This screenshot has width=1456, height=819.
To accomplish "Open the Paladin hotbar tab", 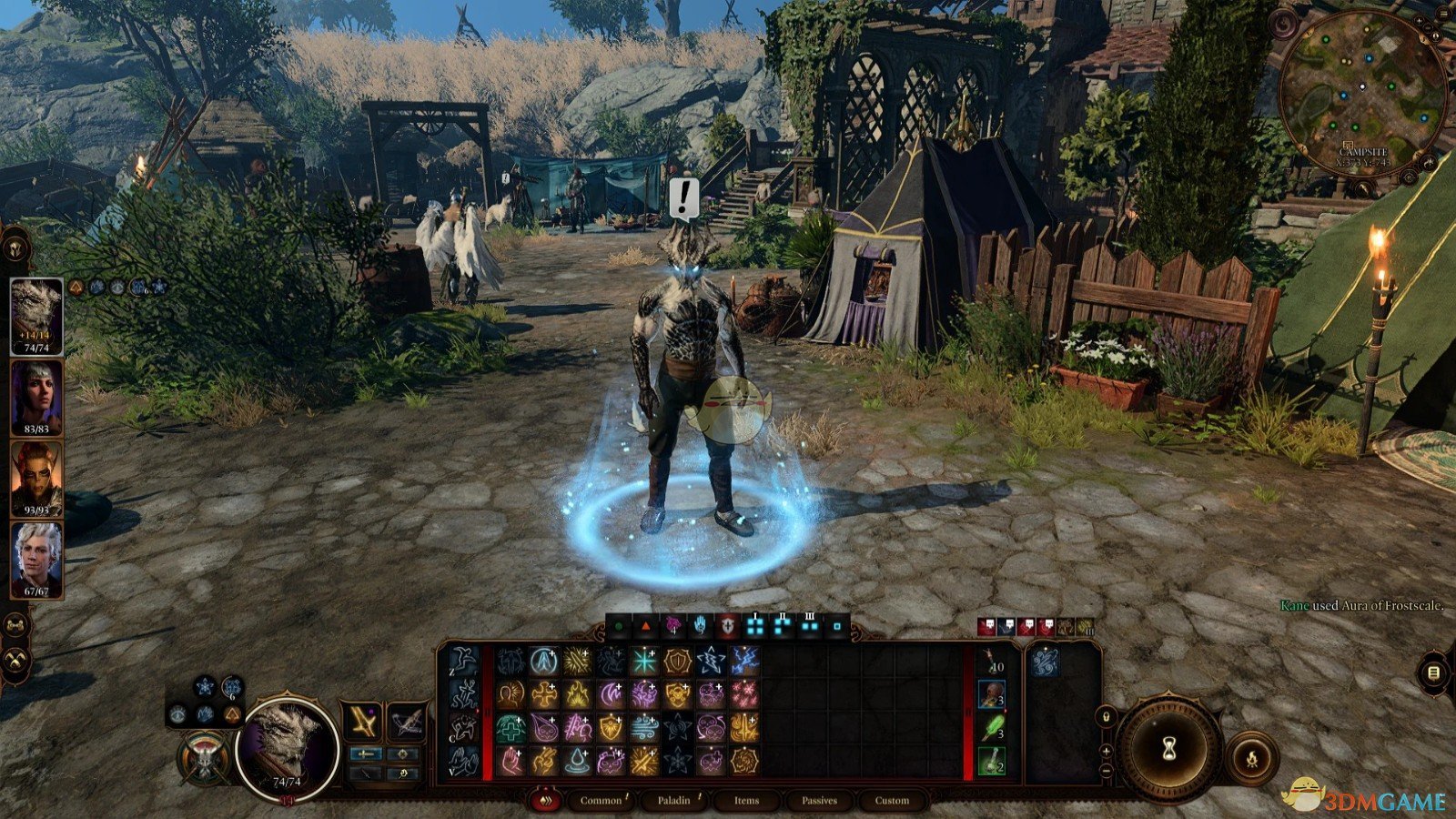I will [x=674, y=801].
